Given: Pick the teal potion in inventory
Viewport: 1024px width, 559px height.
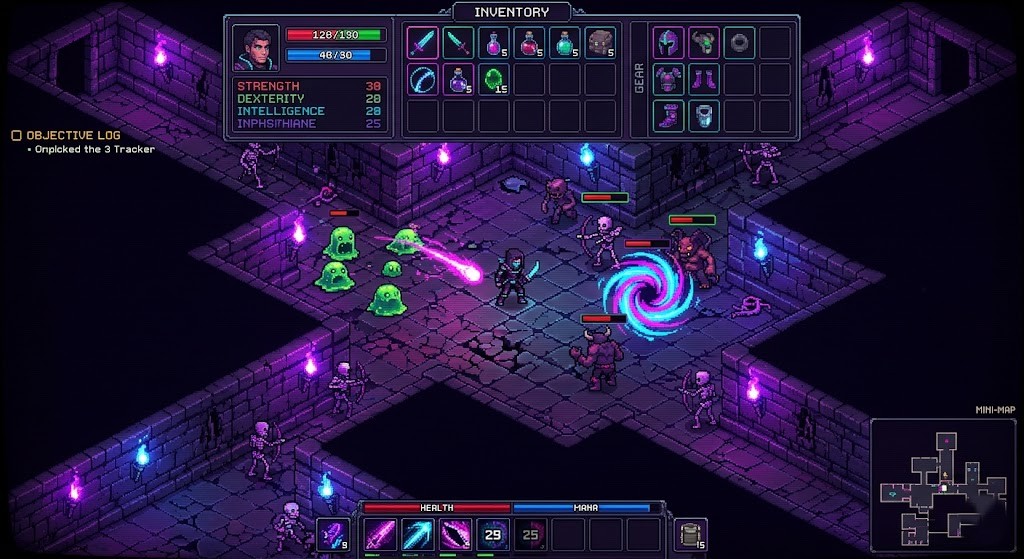Looking at the screenshot, I should point(564,43).
